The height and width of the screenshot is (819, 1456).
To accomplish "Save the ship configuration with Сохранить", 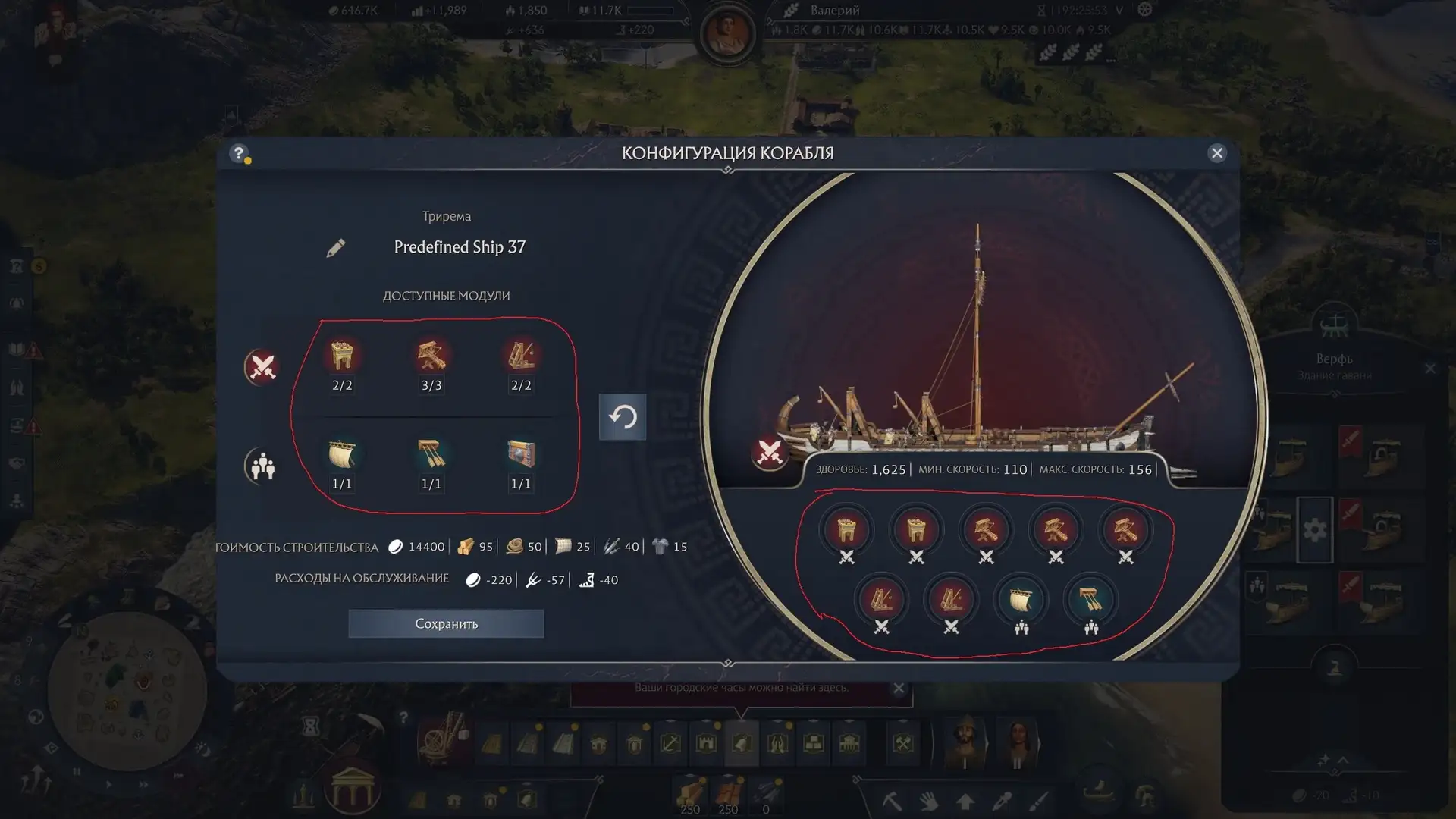I will point(446,623).
